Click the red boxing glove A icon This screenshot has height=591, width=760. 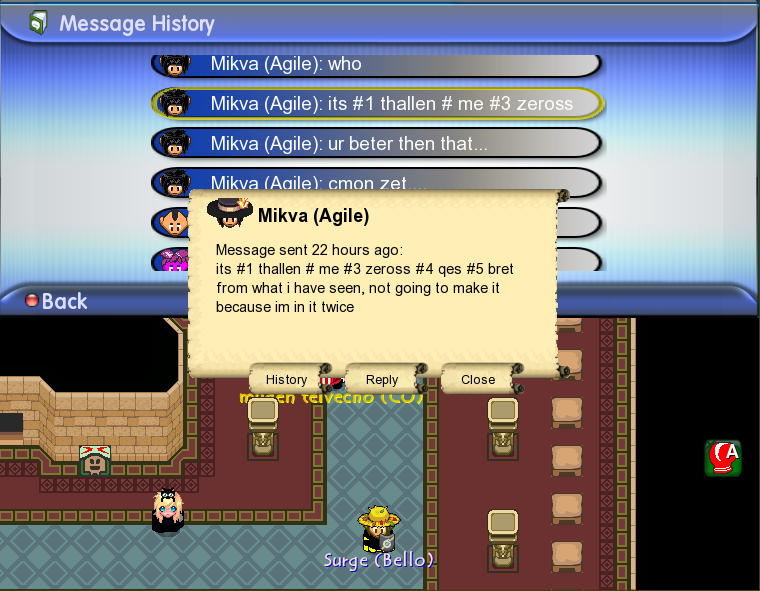click(722, 457)
